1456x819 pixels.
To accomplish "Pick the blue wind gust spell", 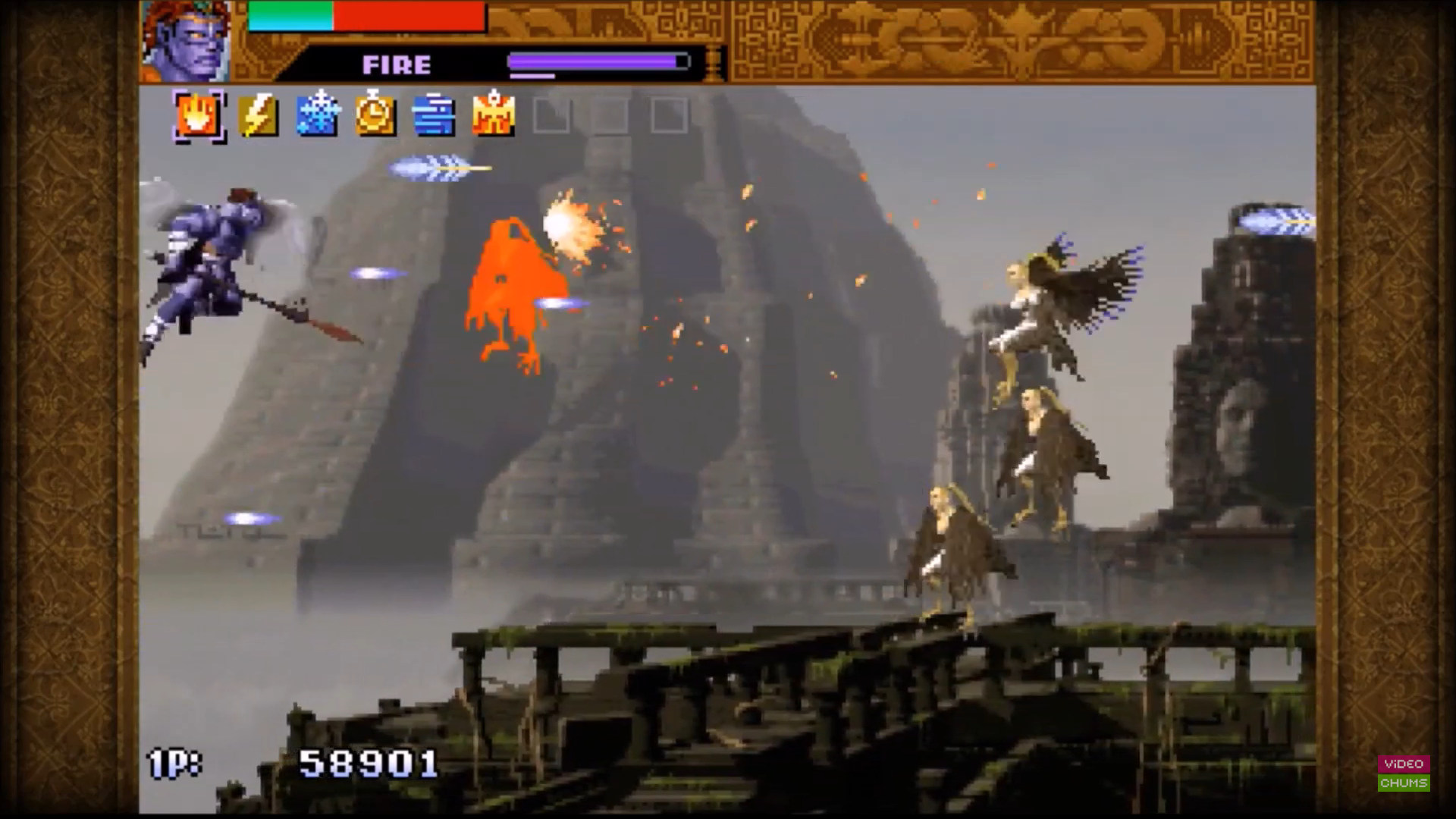I will pos(434,116).
